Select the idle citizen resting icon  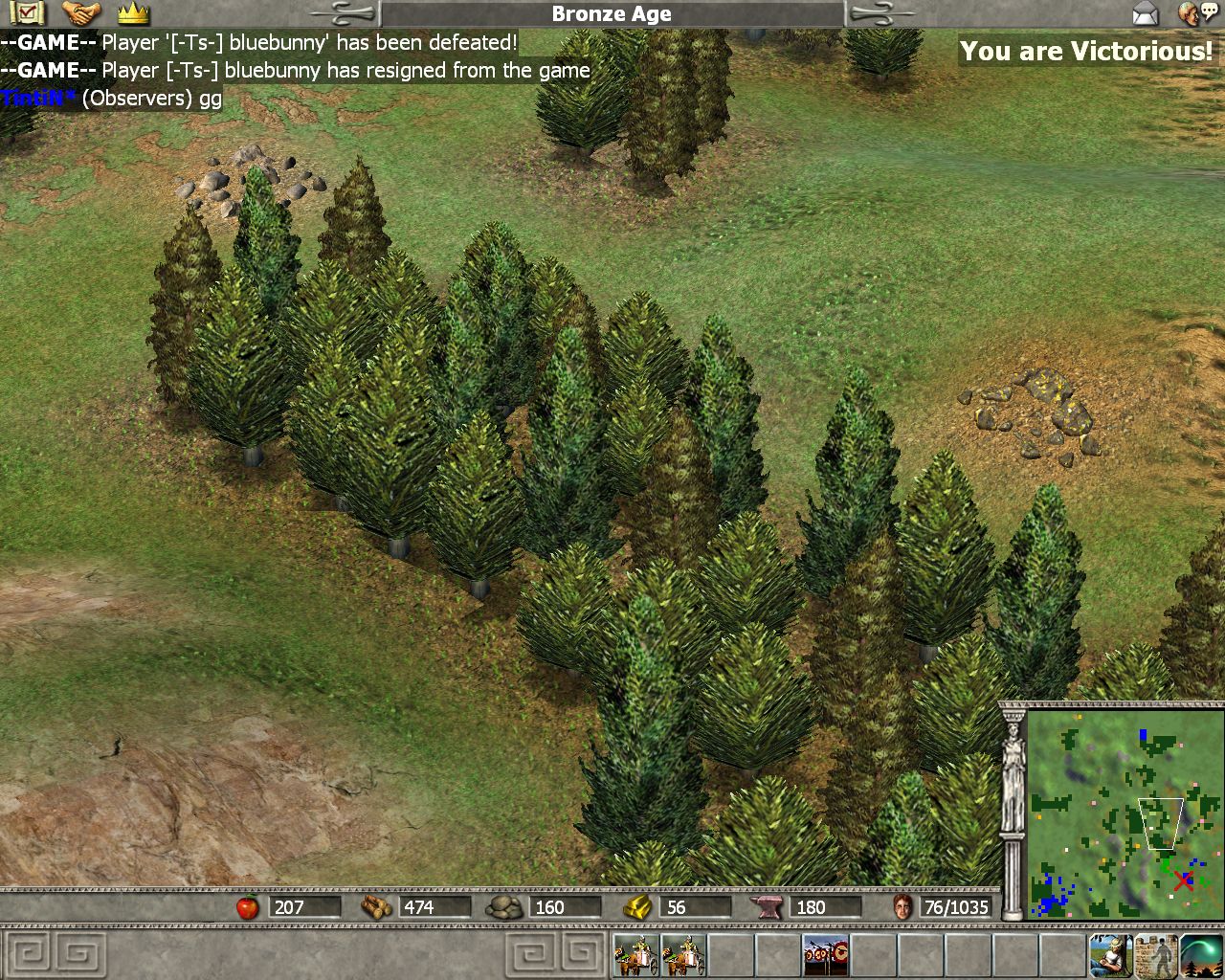click(1110, 955)
